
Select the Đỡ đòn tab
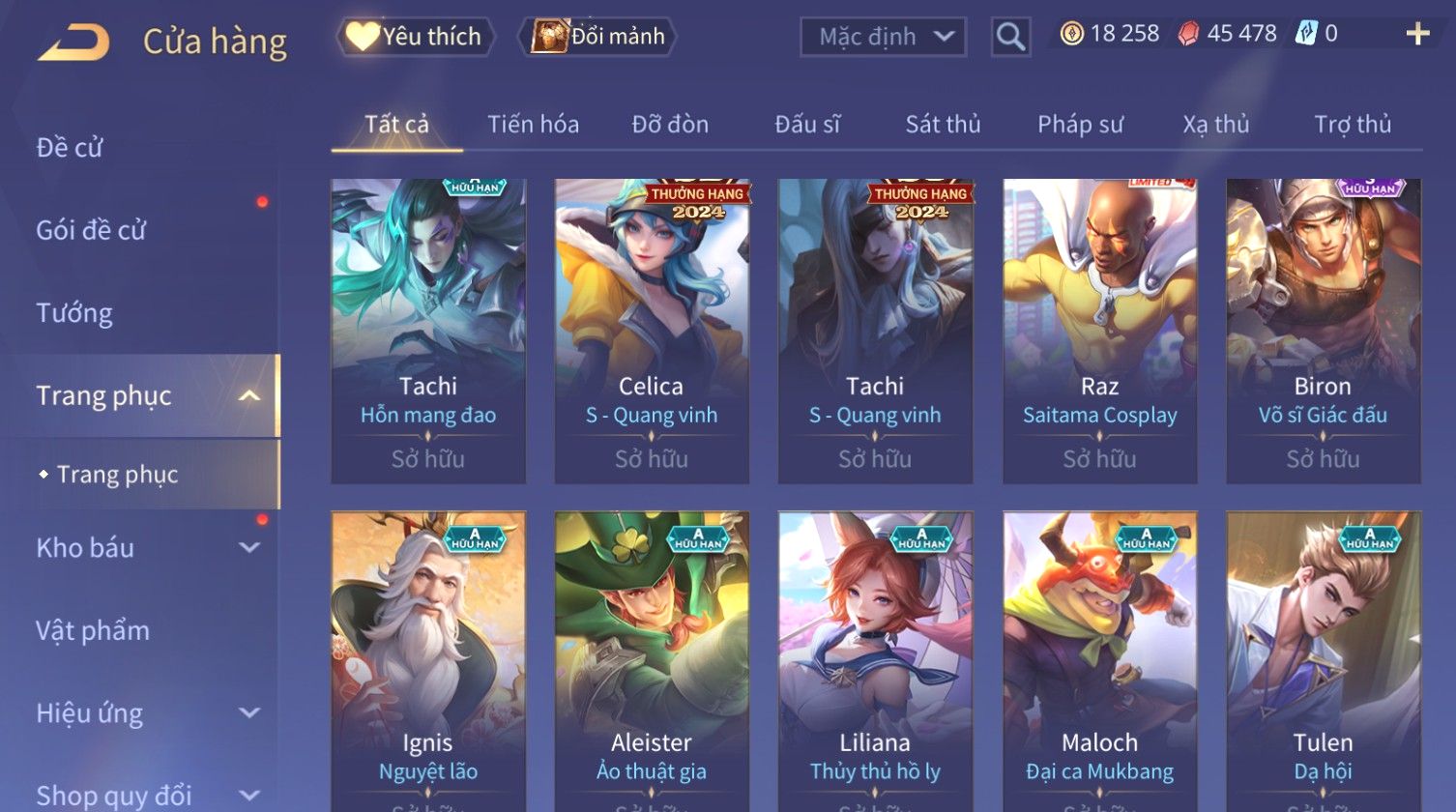pyautogui.click(x=670, y=125)
